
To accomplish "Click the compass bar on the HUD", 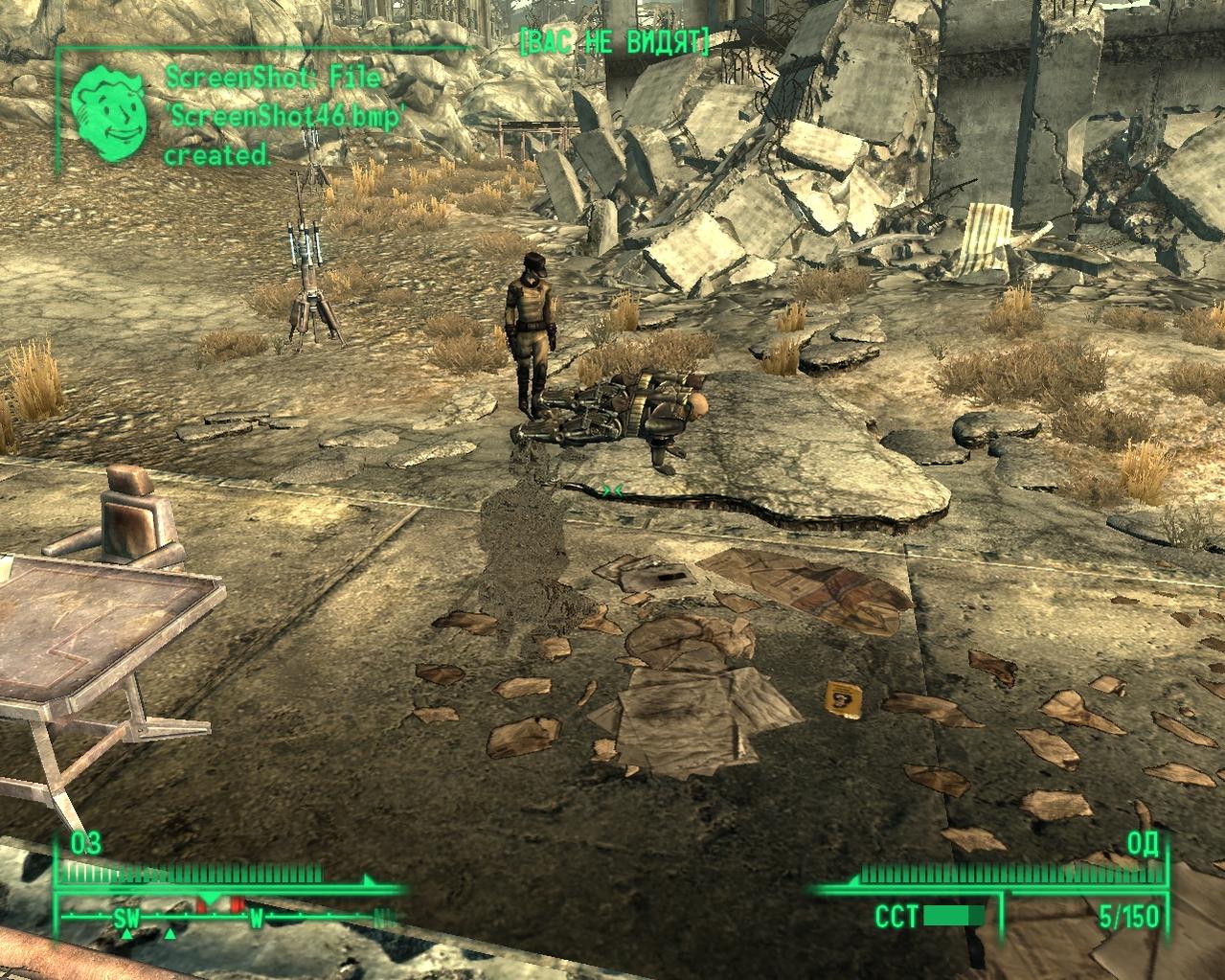I will click(x=228, y=918).
